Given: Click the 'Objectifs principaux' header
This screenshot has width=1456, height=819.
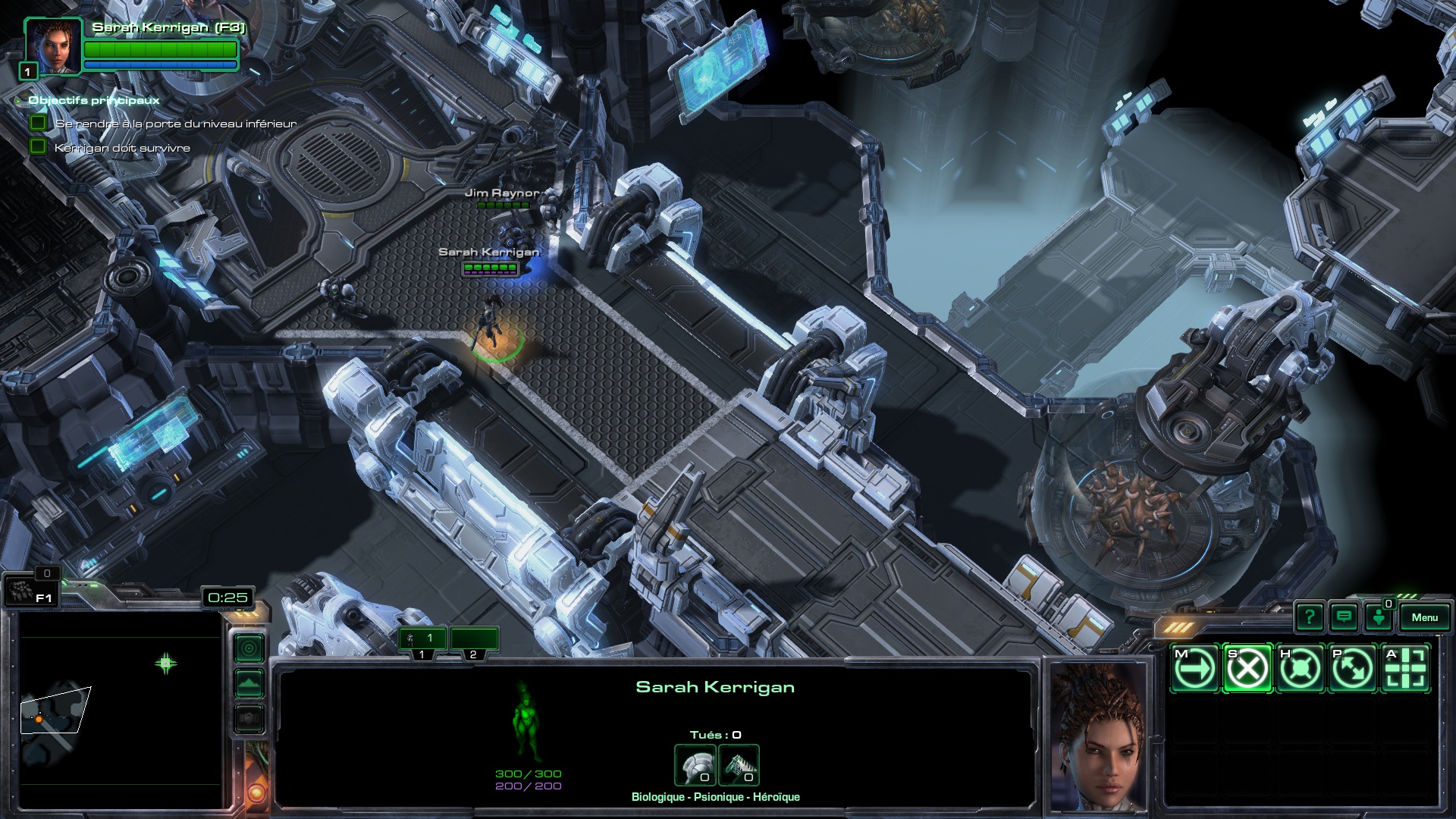Looking at the screenshot, I should [94, 100].
